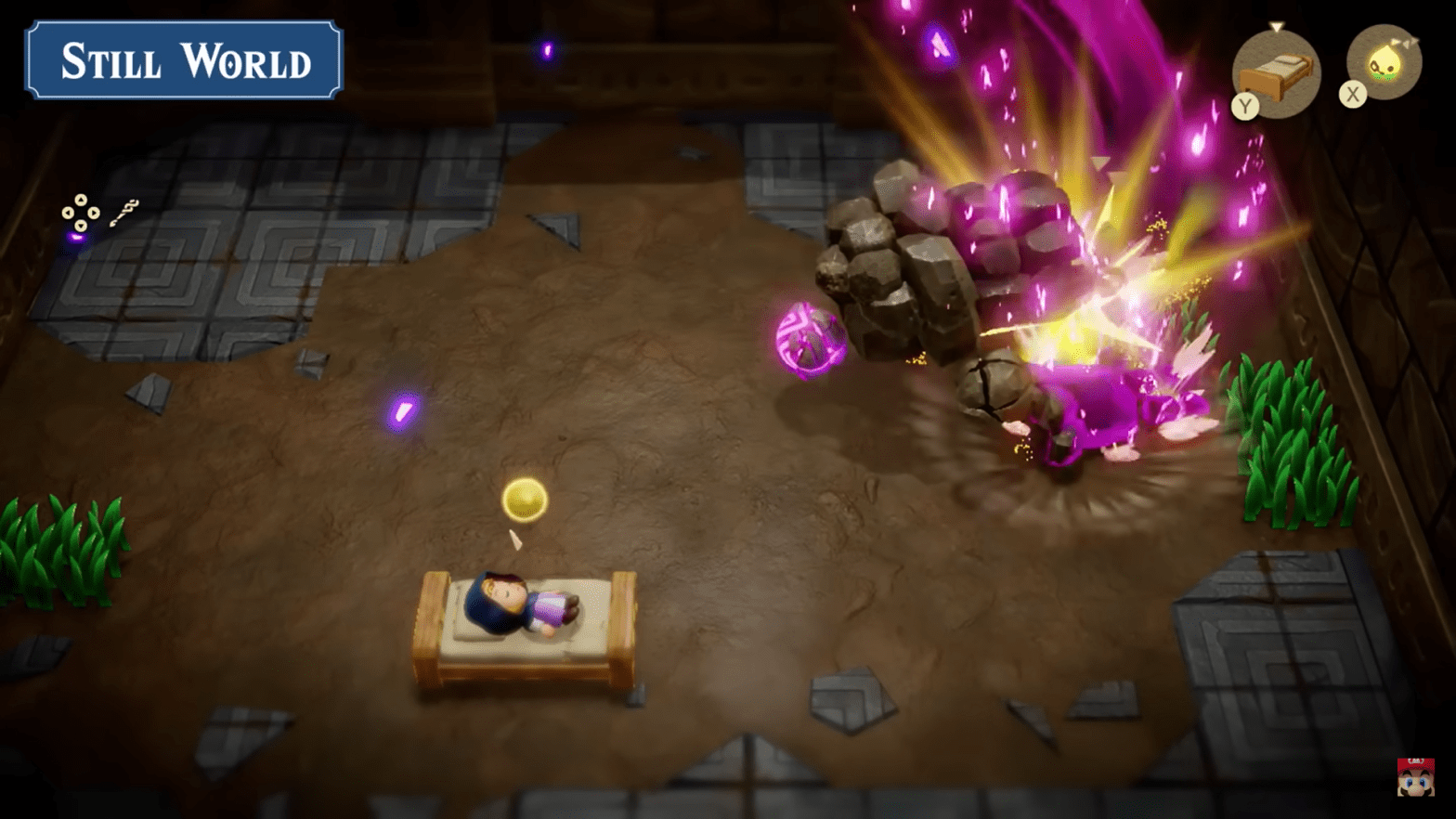Click the Mario channel watermark
The image size is (1456, 819).
click(1415, 776)
